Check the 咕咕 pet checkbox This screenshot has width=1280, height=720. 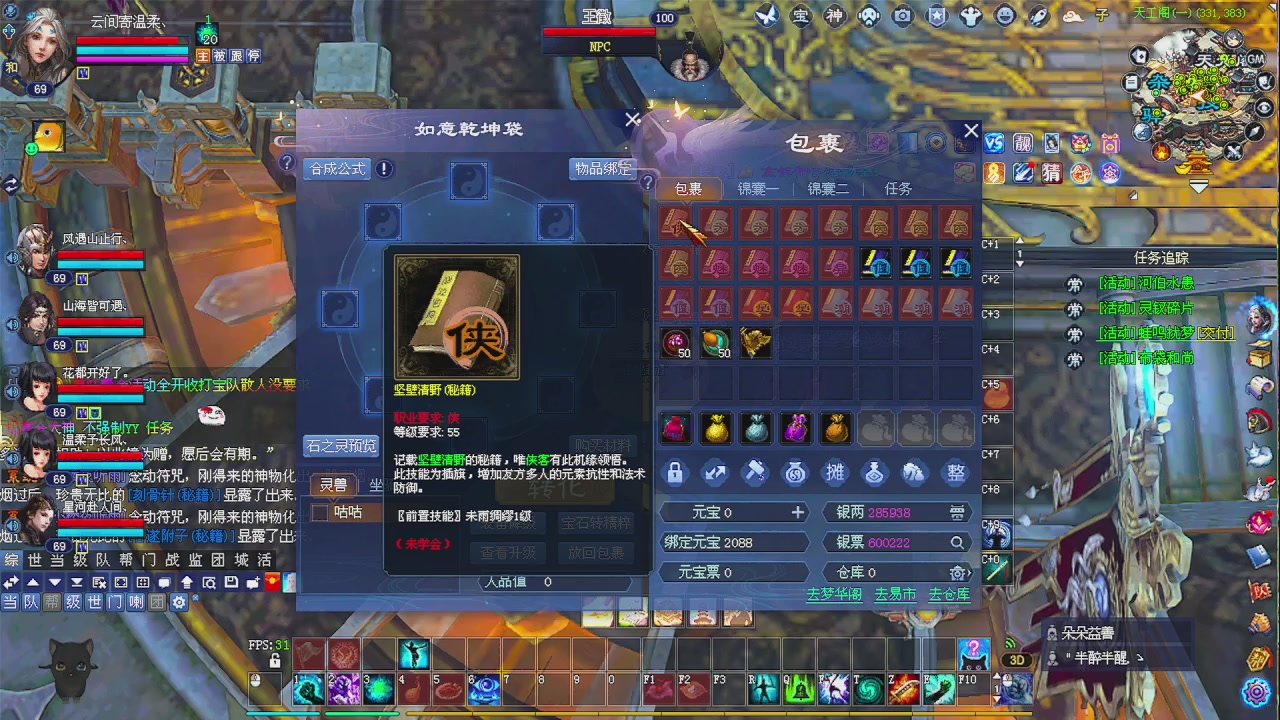[320, 512]
